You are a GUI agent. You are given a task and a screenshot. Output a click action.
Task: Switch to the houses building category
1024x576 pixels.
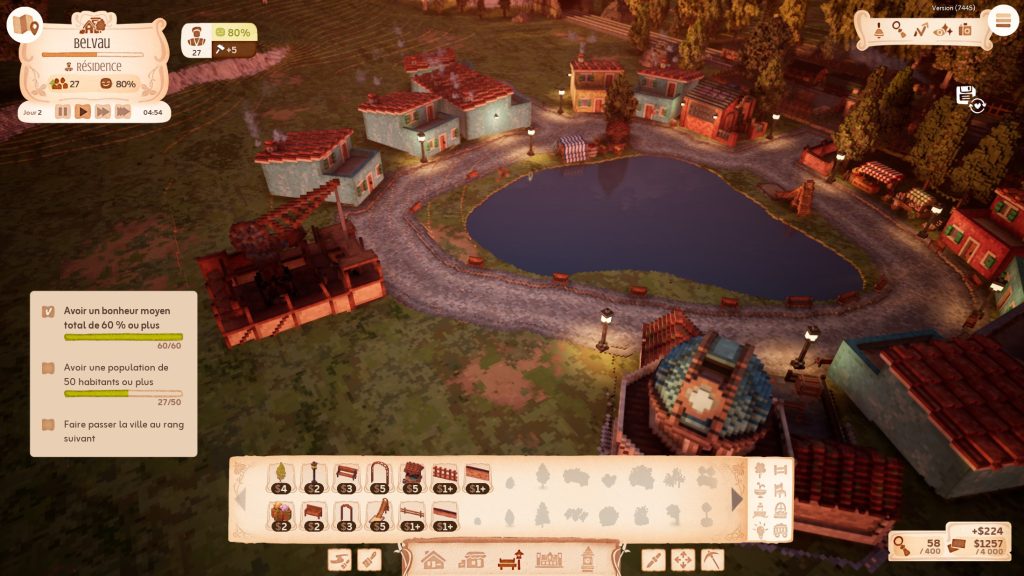click(433, 560)
